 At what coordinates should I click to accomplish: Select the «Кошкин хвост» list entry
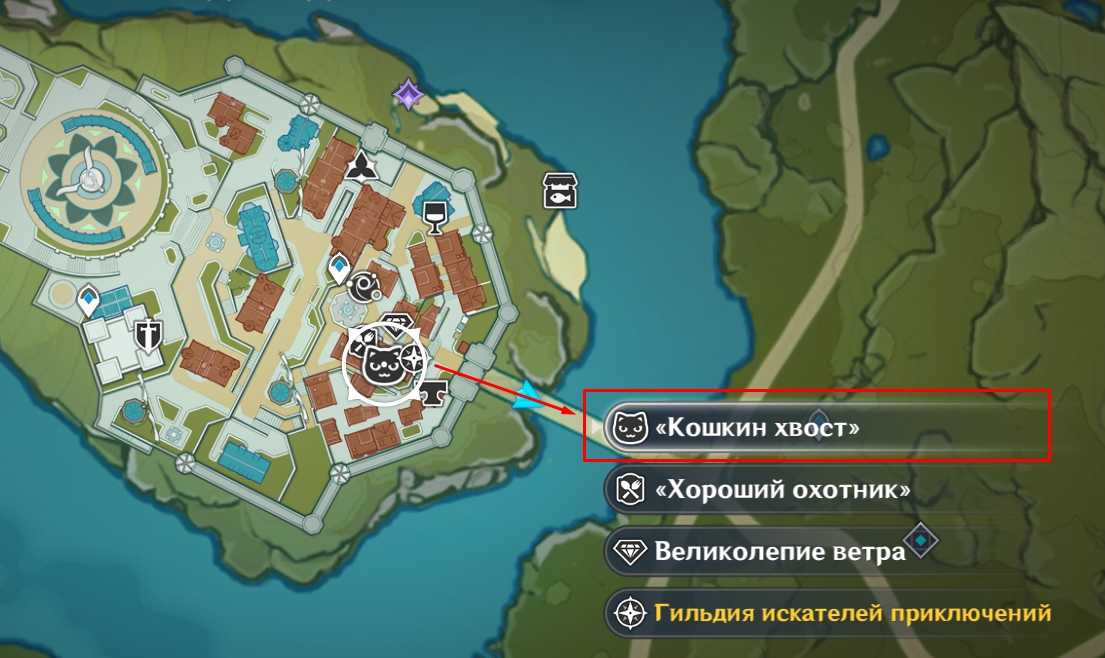[x=755, y=428]
